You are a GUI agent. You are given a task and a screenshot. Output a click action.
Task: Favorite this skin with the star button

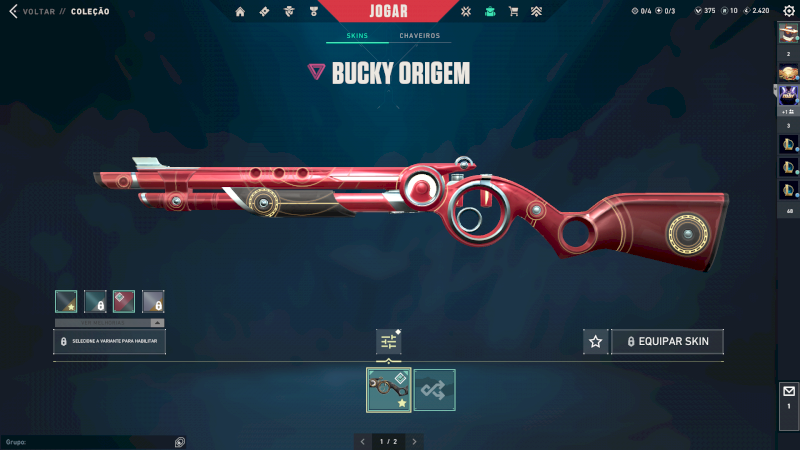click(595, 342)
